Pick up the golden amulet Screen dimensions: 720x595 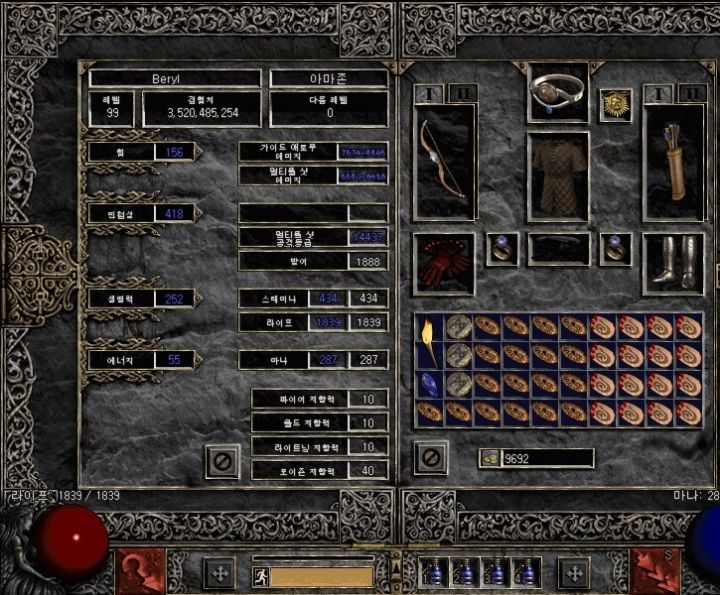(614, 105)
